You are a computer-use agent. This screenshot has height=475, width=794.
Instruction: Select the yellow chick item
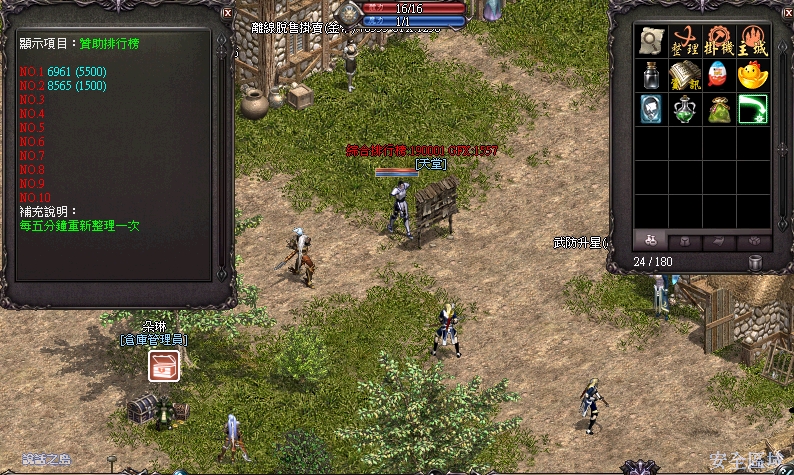(752, 75)
